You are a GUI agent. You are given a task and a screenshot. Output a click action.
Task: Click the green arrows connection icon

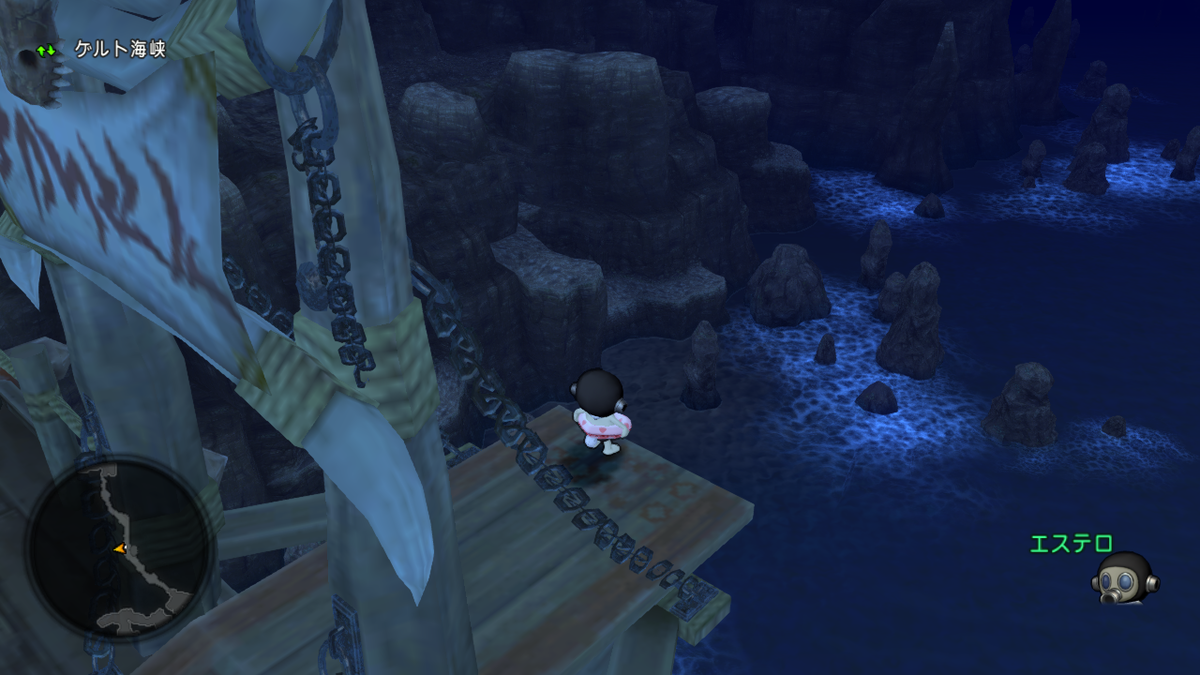pos(46,49)
